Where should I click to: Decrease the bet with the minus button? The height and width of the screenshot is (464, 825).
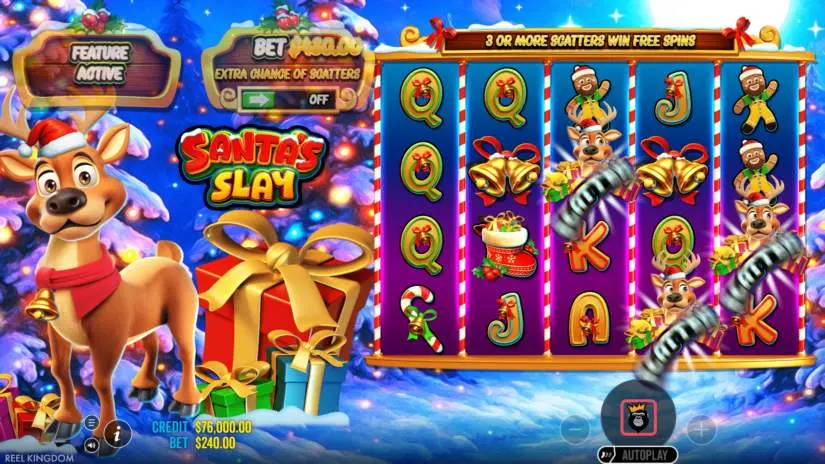575,430
